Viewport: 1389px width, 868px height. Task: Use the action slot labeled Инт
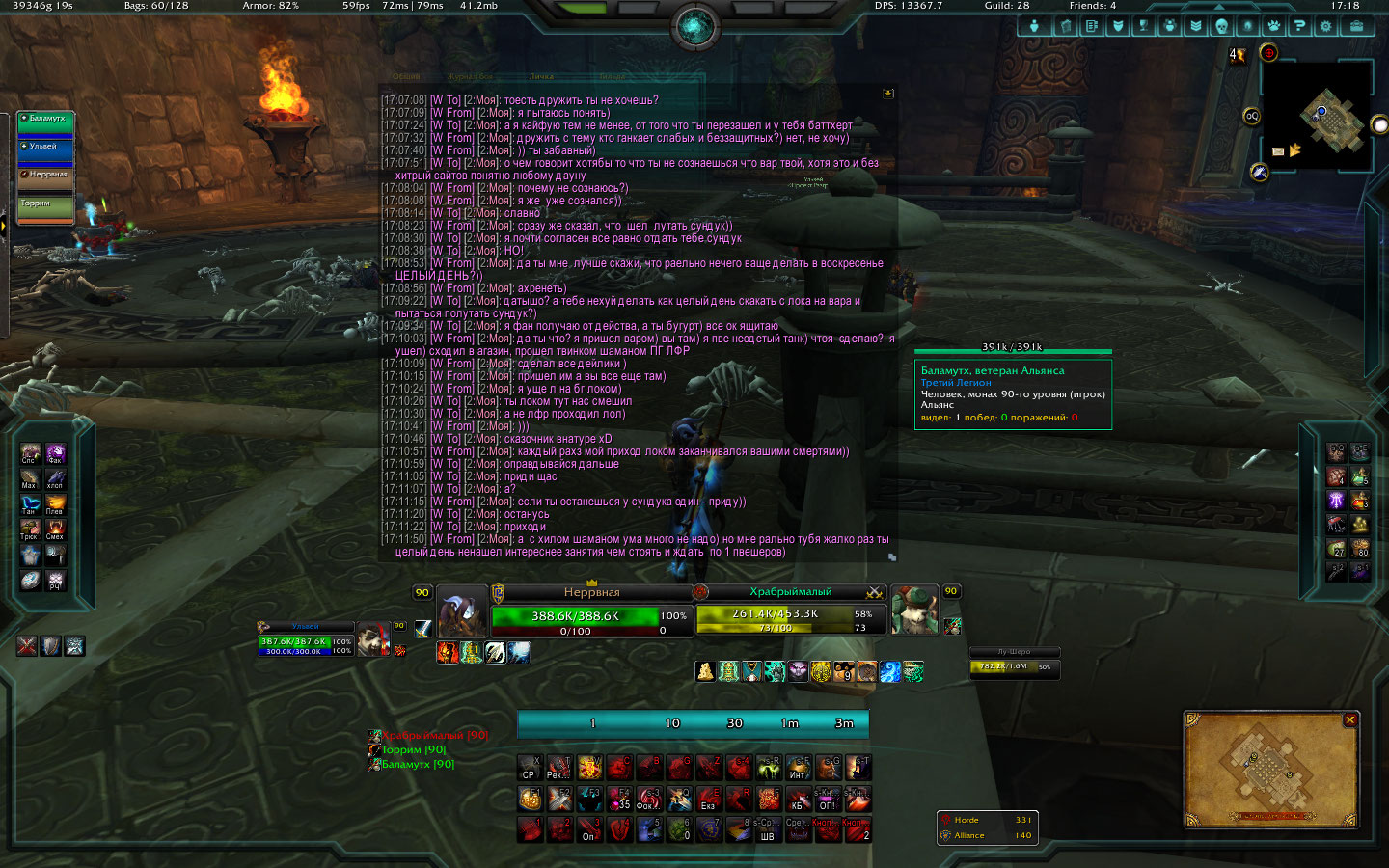798,768
